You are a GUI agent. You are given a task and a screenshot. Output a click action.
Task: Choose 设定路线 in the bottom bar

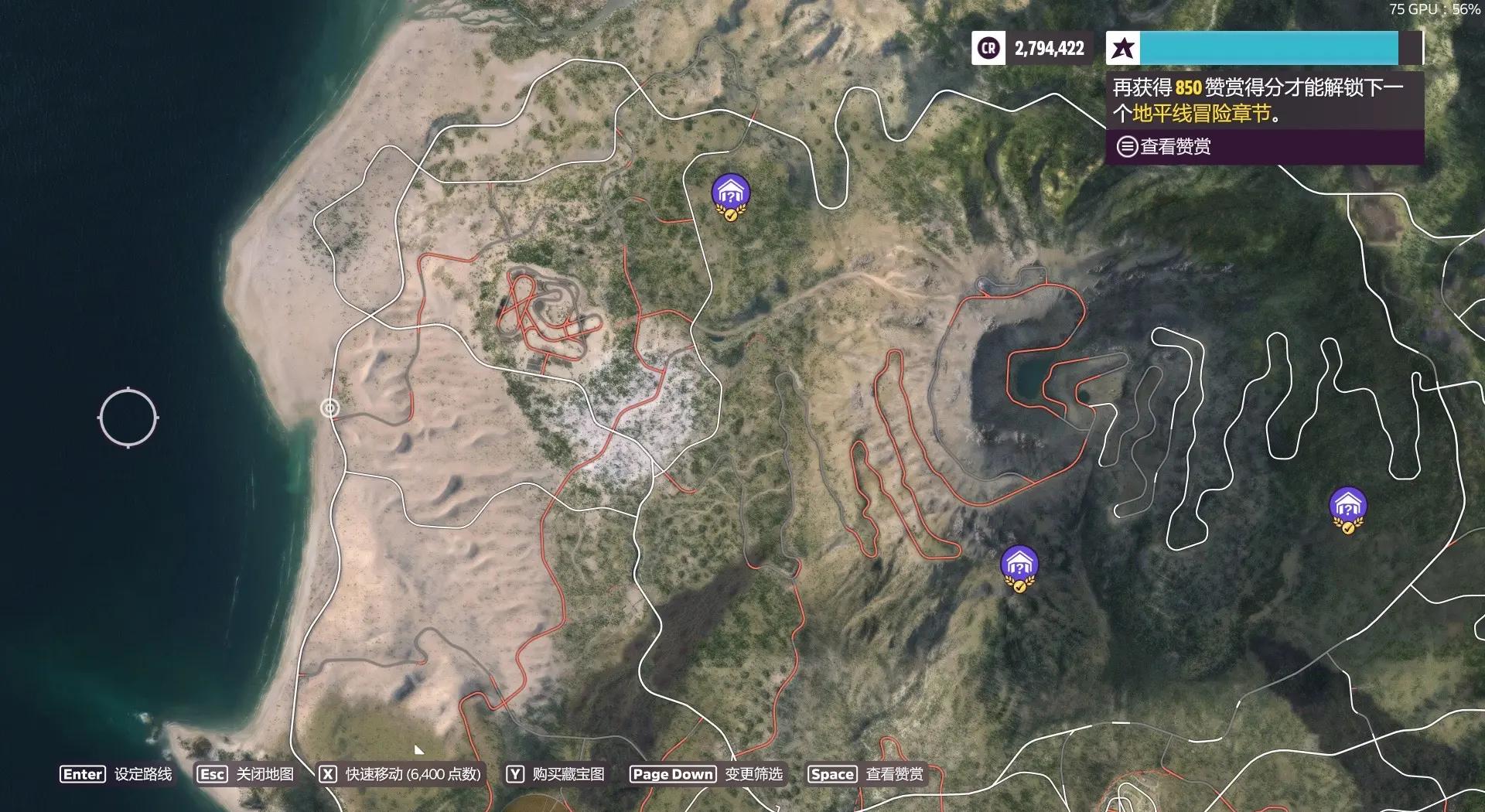[116, 774]
